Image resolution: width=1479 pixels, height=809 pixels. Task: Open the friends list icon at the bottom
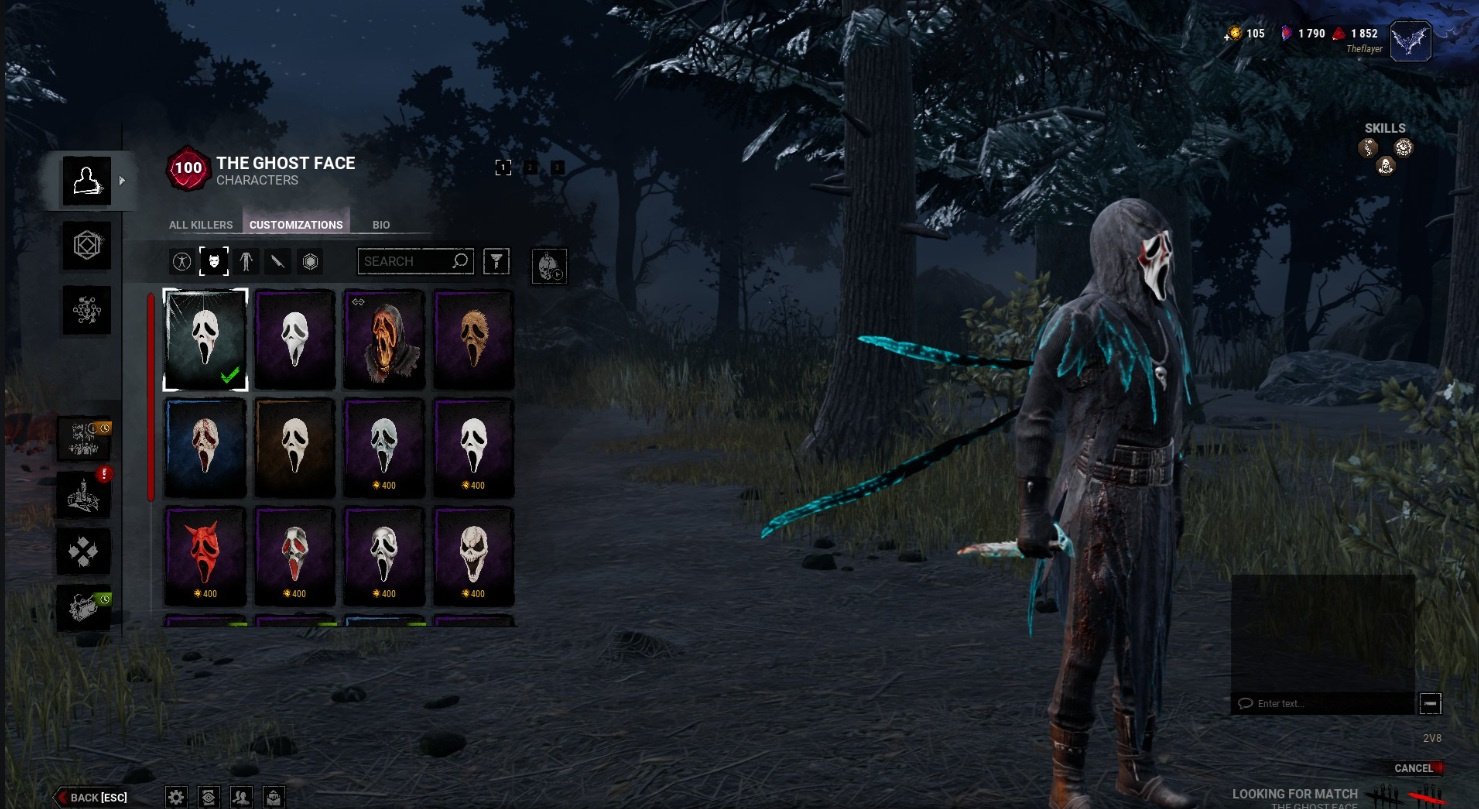click(x=241, y=796)
